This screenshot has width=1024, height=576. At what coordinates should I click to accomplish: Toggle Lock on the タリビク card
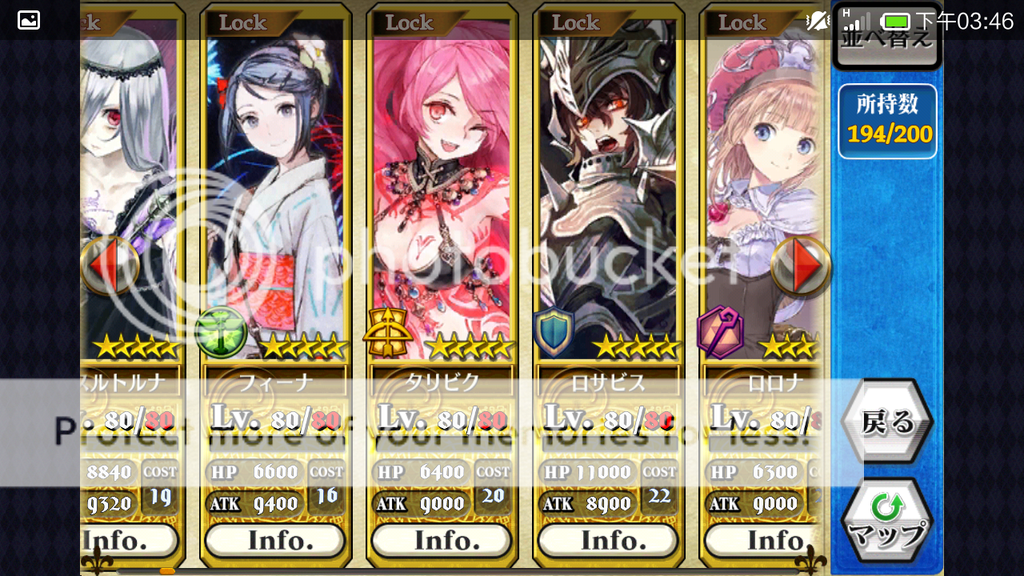[x=409, y=23]
